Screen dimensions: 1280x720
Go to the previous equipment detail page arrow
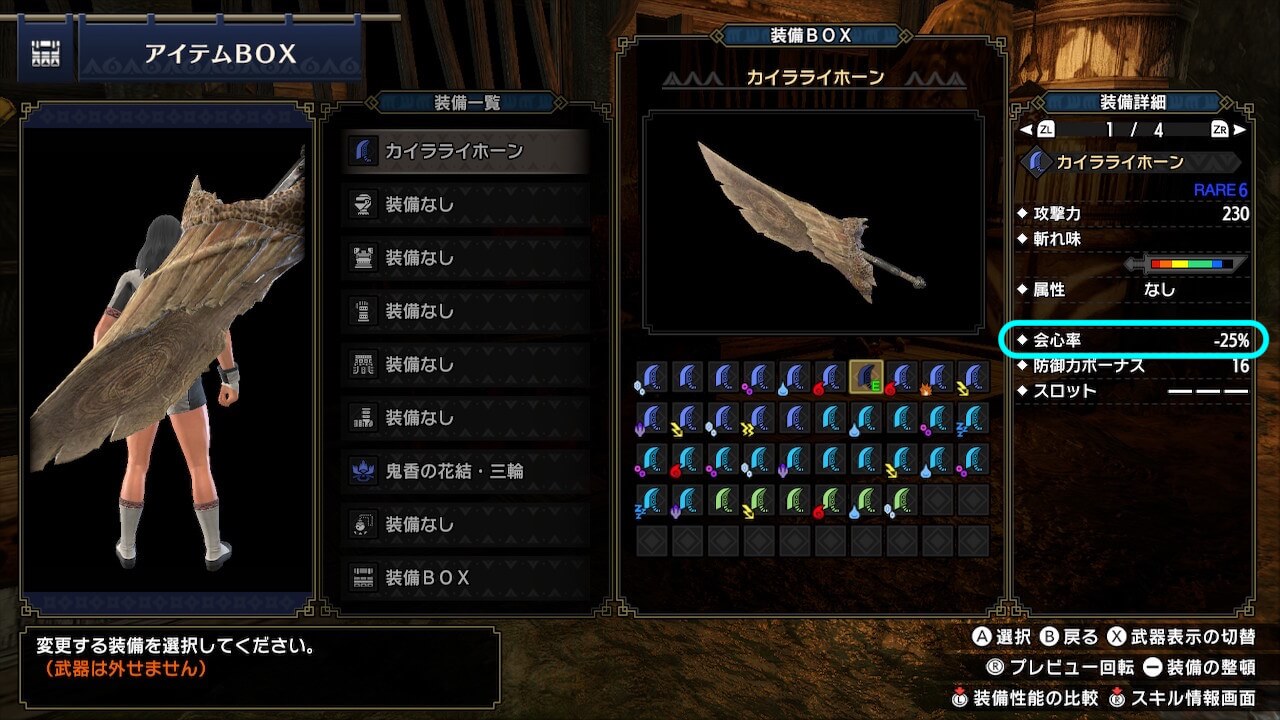click(x=1026, y=129)
